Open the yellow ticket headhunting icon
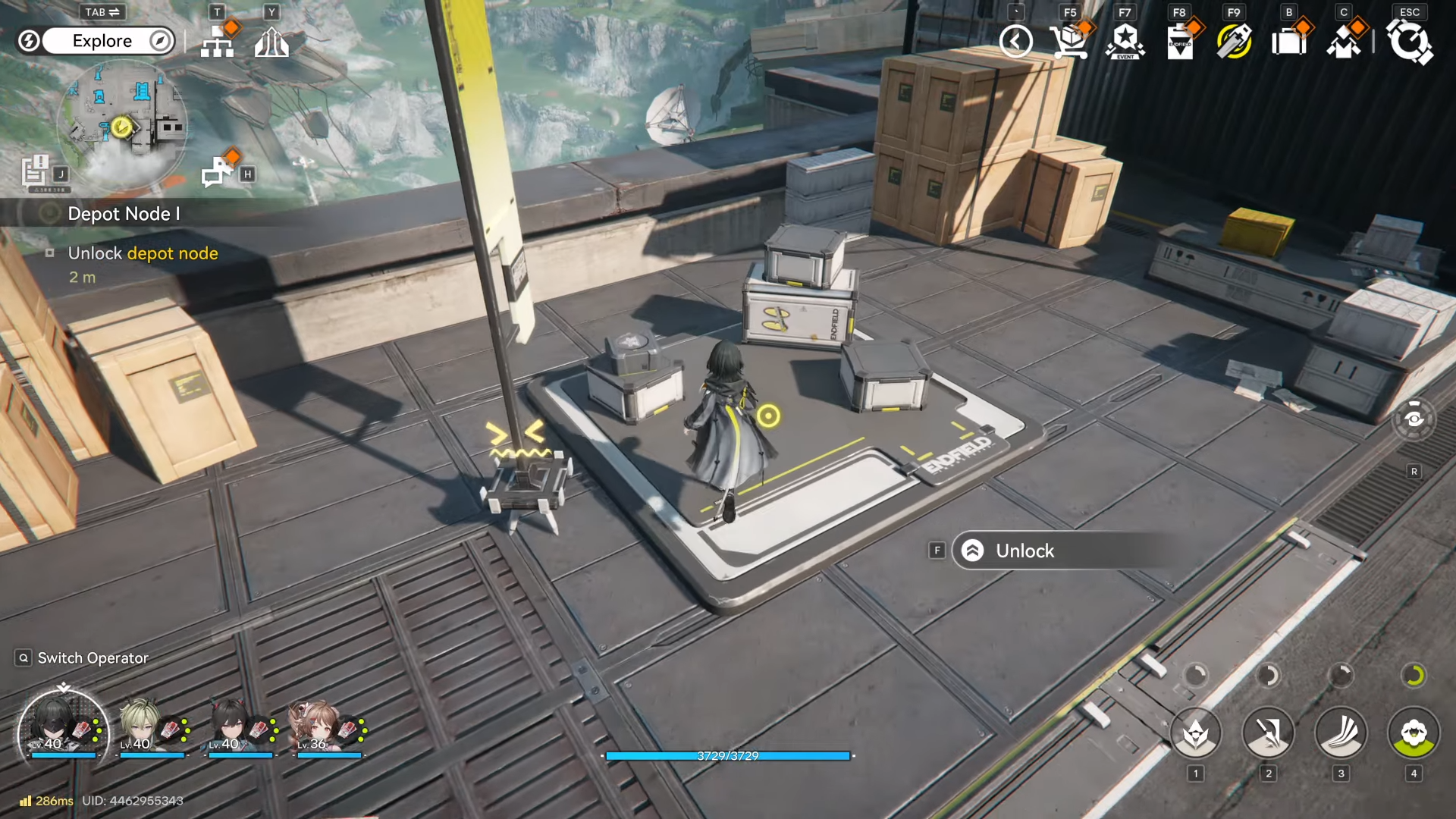 pos(1234,42)
